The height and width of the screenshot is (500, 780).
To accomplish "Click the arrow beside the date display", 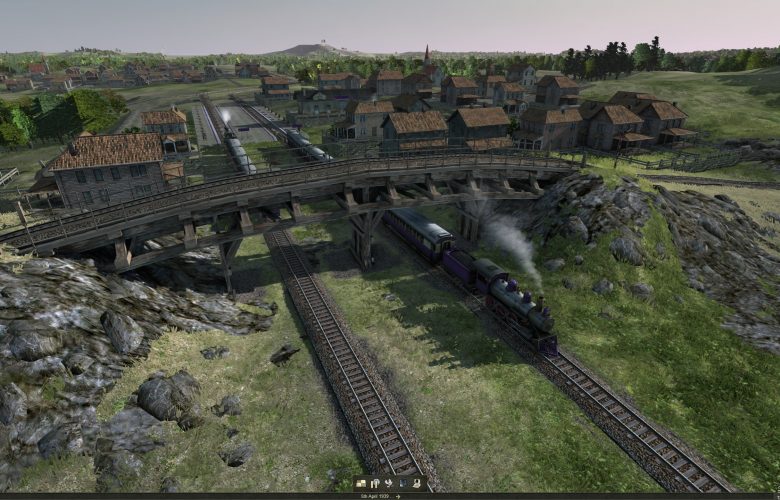I will [x=398, y=496].
